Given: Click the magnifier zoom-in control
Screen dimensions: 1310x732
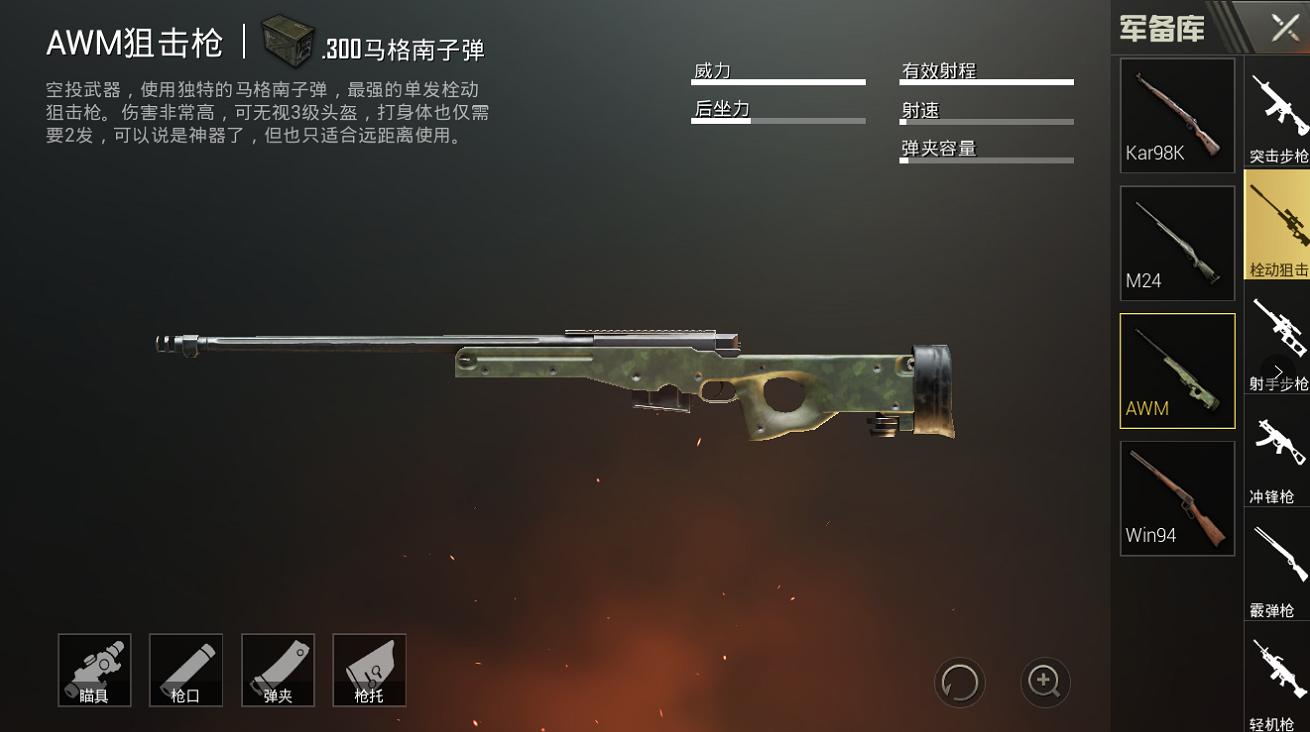Looking at the screenshot, I should click(x=1044, y=682).
